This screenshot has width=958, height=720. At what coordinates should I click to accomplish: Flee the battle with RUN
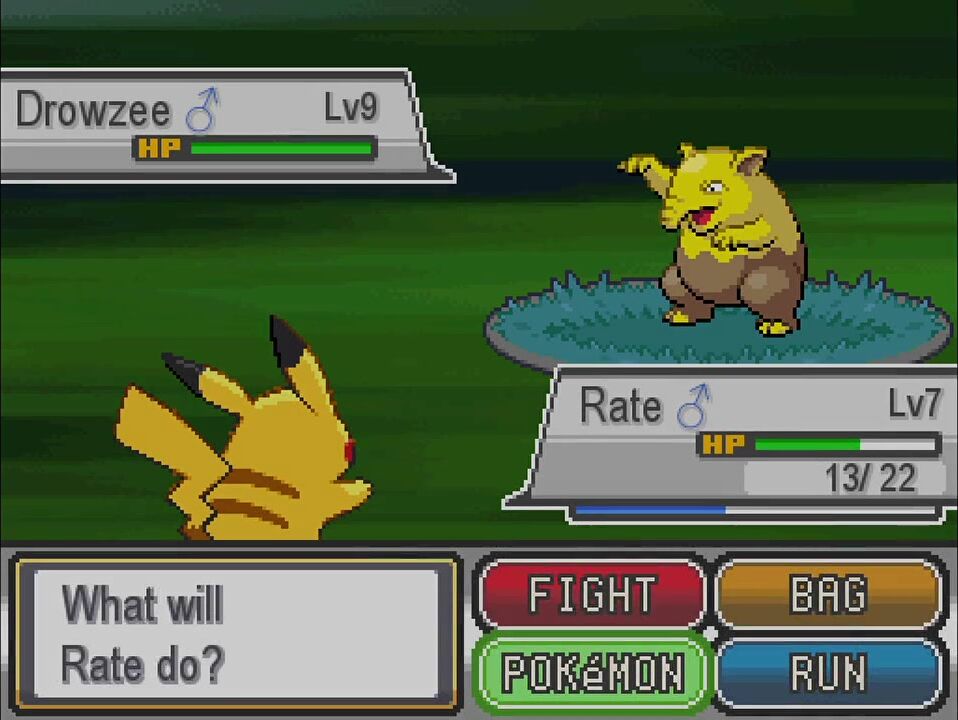(829, 672)
